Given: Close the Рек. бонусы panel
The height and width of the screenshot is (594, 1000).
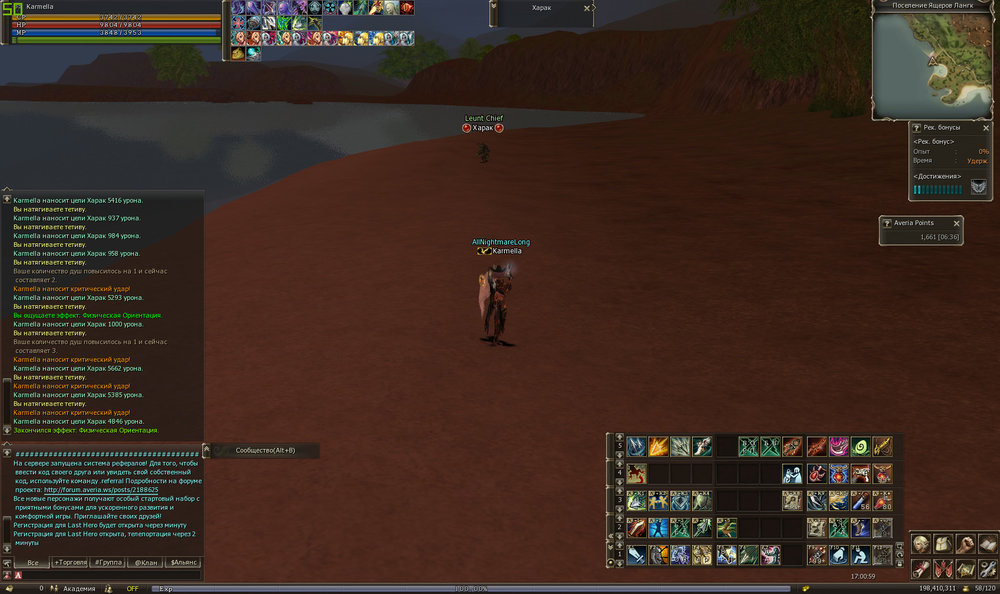Looking at the screenshot, I should (x=988, y=128).
